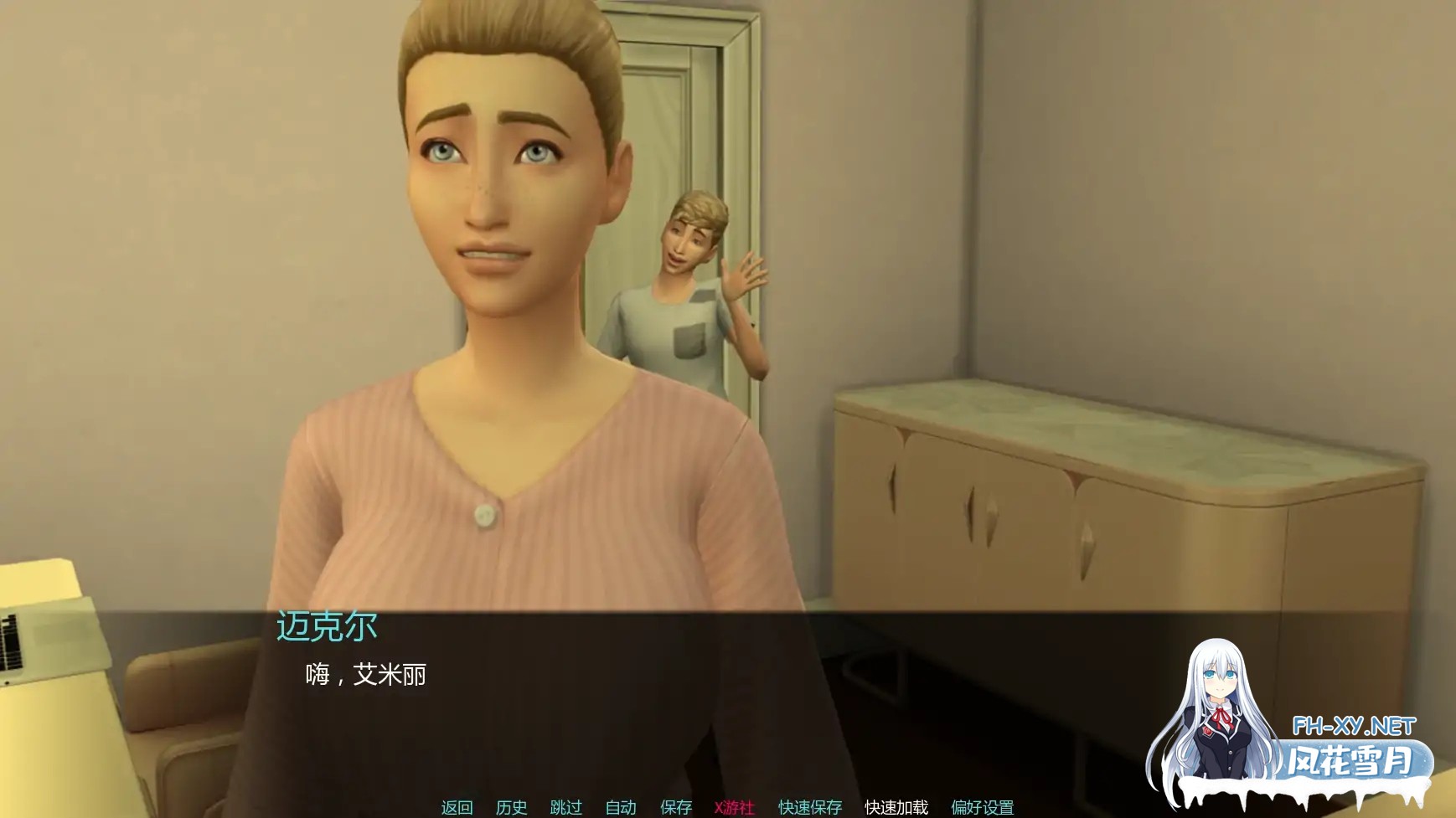
Task: Open the 历史 dialogue history
Action: [512, 808]
